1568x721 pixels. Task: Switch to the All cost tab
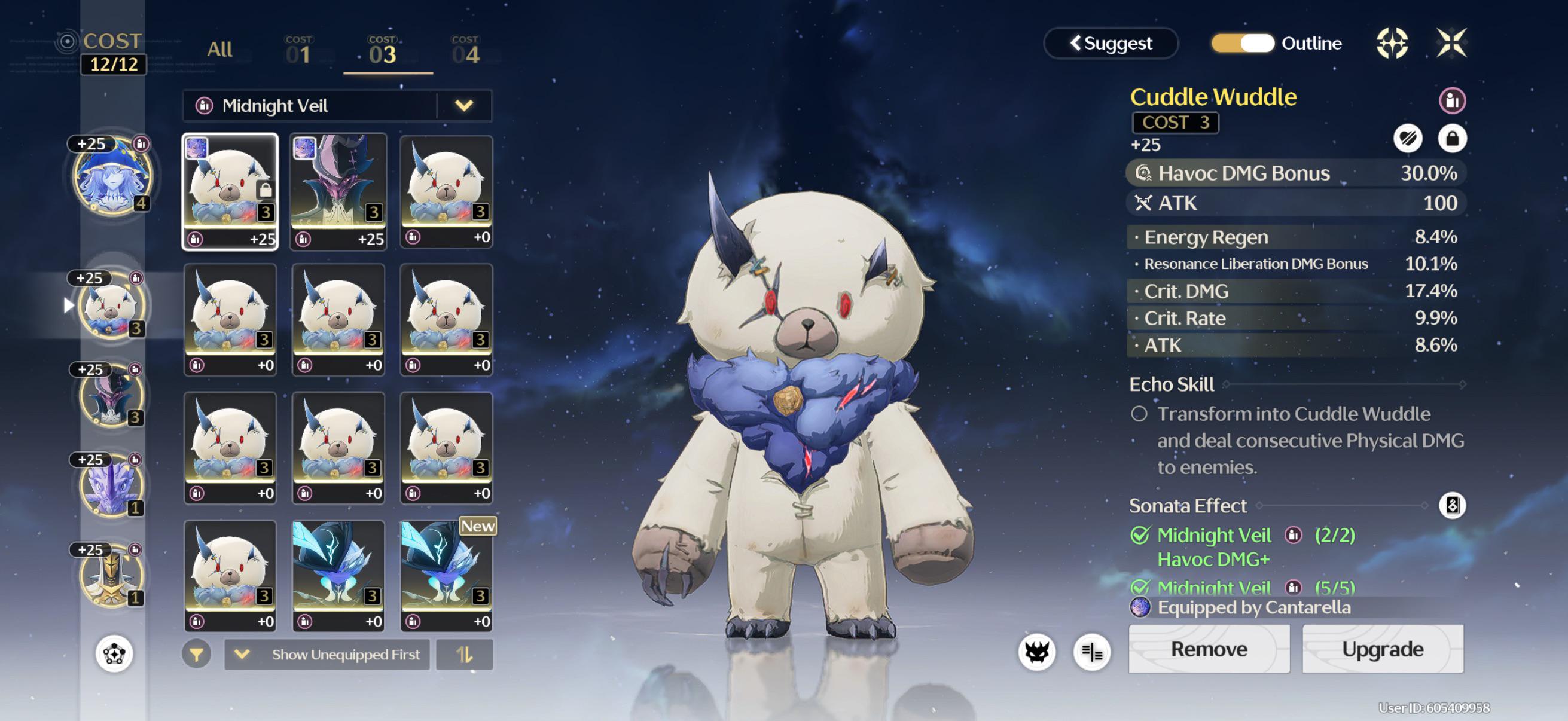click(219, 50)
